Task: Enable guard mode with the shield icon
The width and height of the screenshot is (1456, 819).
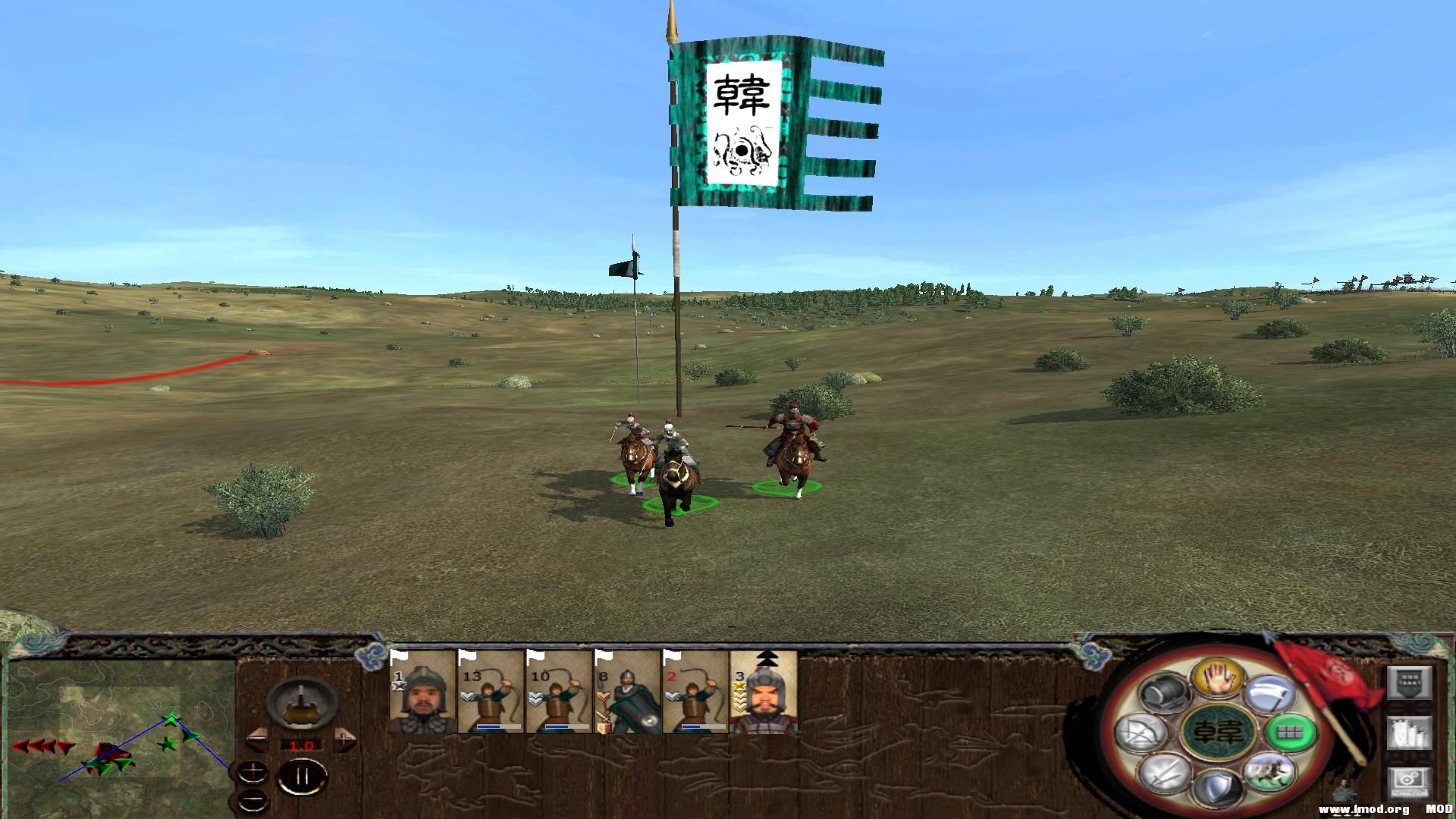Action: coord(1218,786)
